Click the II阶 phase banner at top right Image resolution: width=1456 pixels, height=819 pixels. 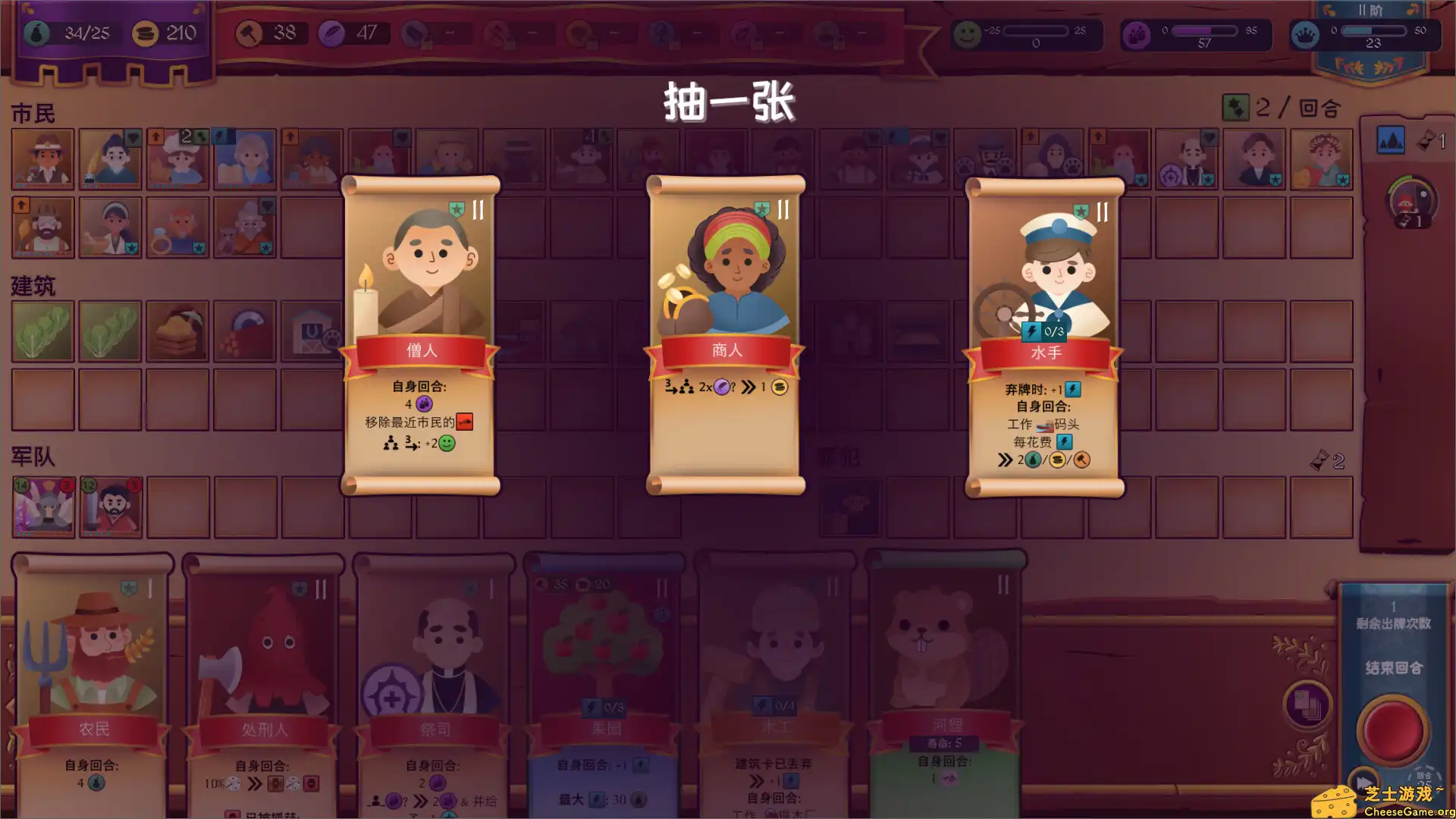(x=1370, y=11)
